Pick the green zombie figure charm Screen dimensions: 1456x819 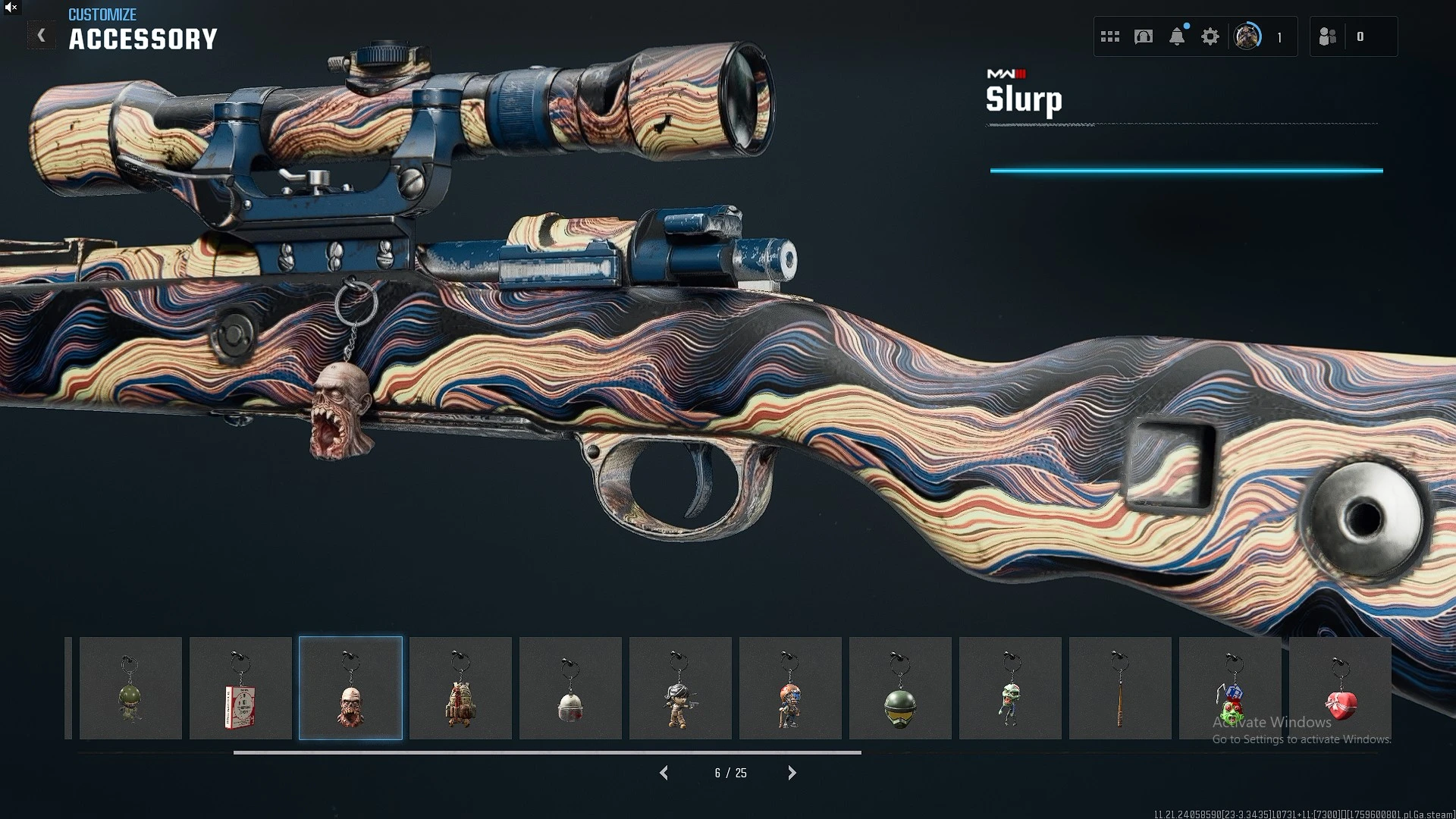coord(1010,689)
